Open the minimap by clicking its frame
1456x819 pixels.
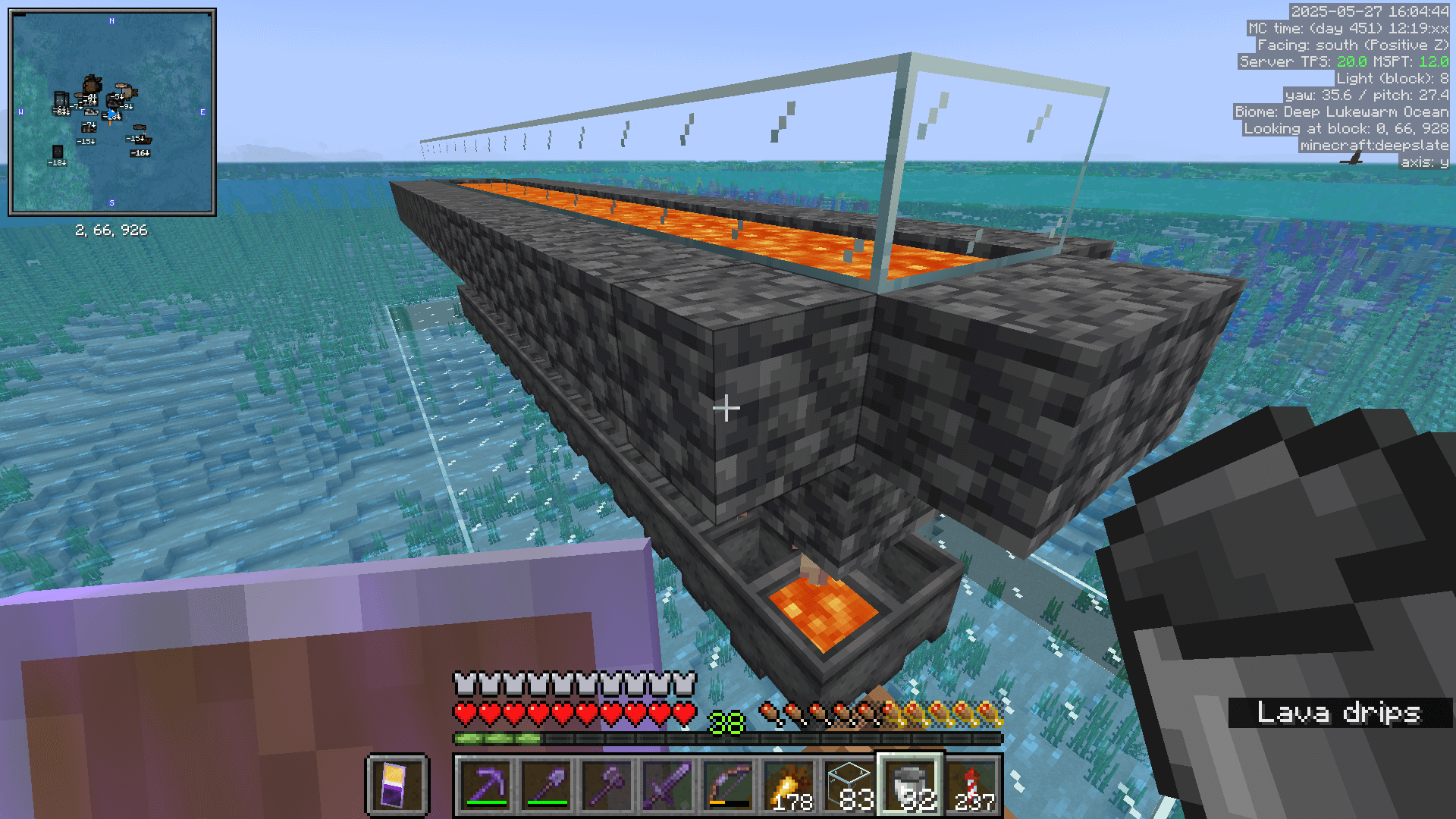click(x=111, y=9)
